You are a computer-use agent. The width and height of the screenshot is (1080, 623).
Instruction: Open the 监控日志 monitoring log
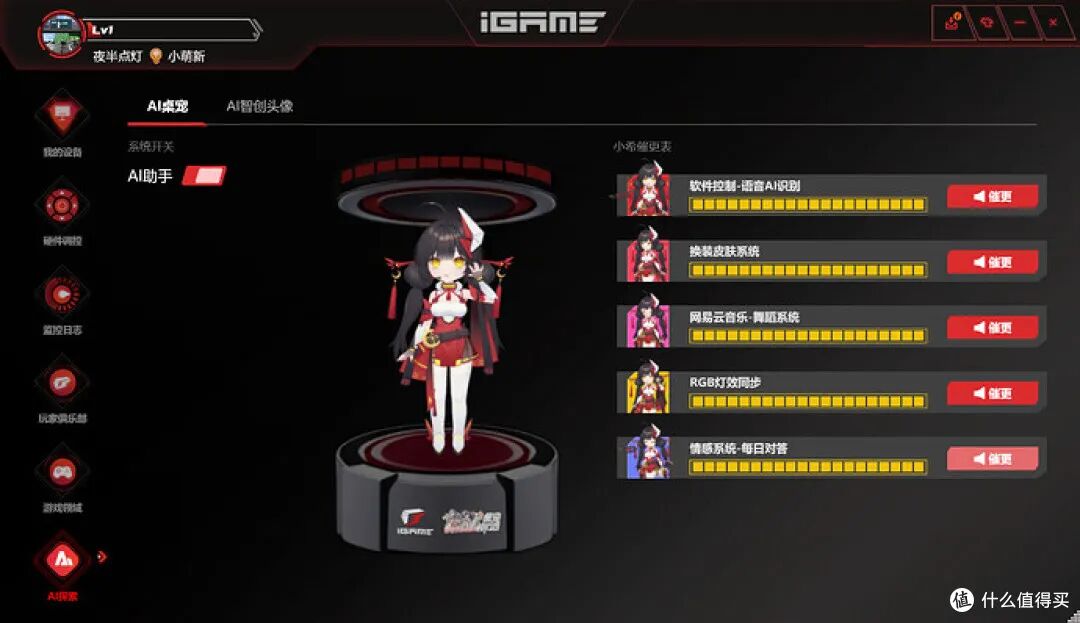click(62, 294)
